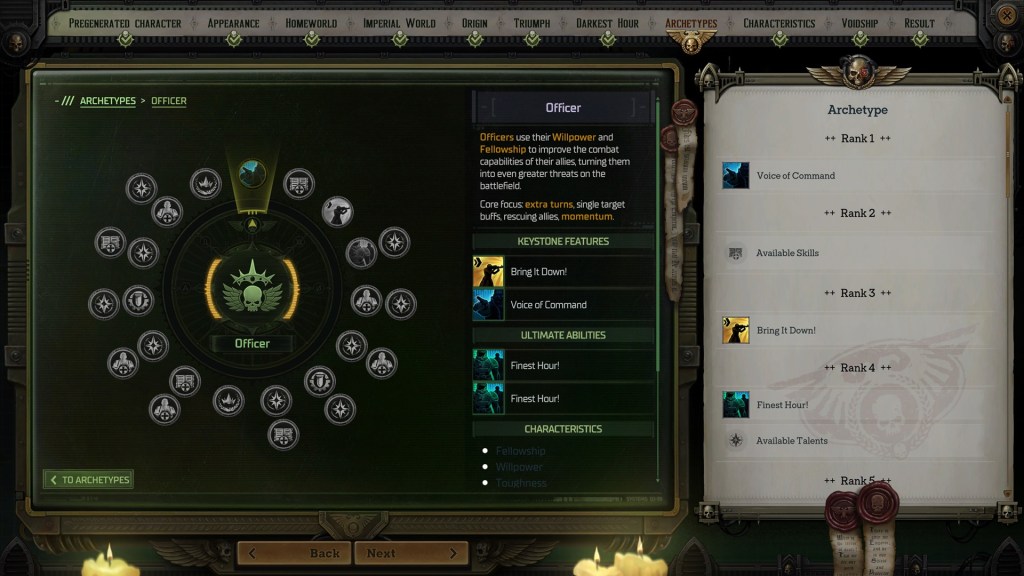
Task: View Rank 1 Voice of Command entry
Action: point(794,176)
